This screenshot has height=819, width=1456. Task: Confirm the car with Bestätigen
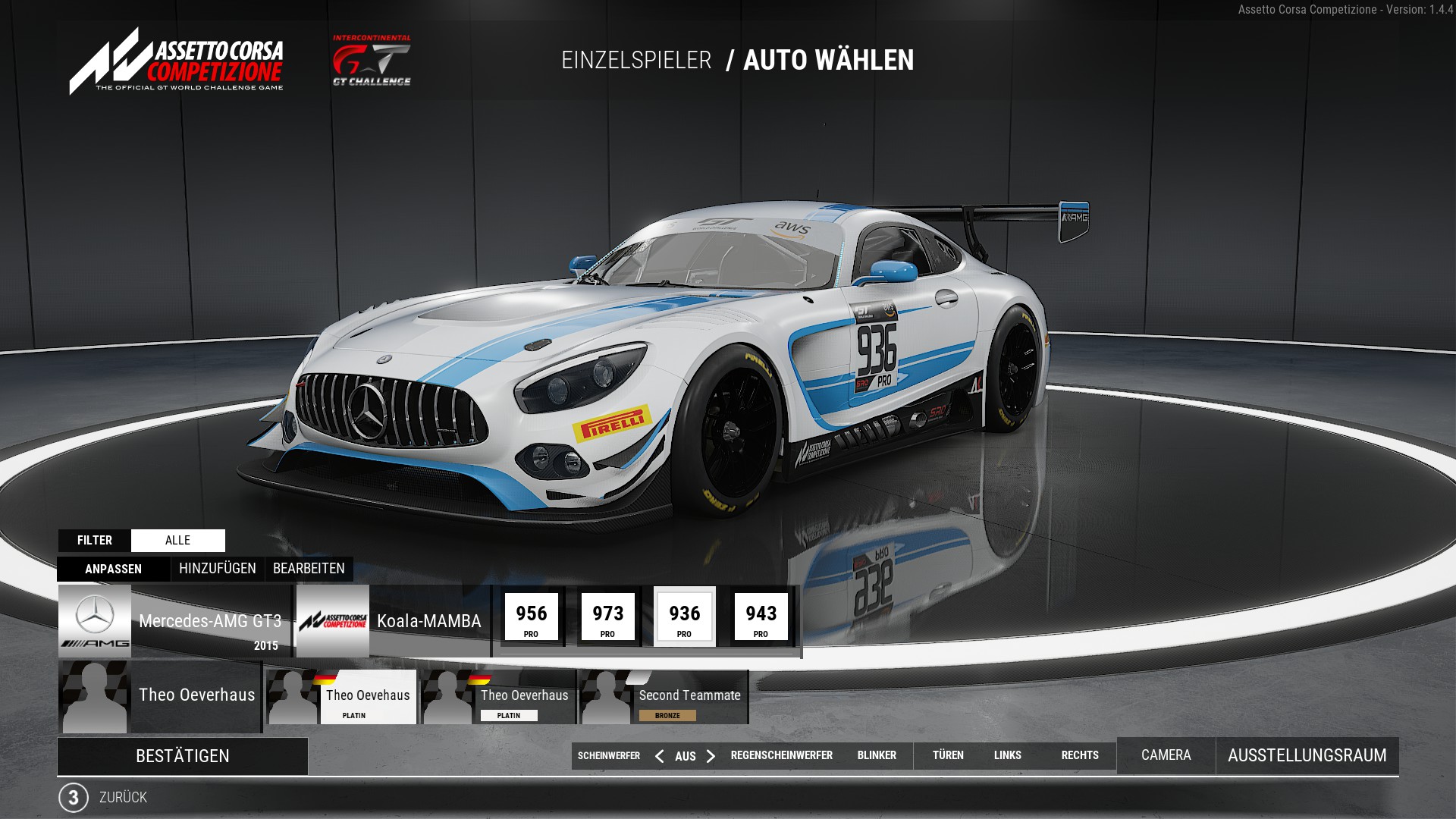[x=182, y=756]
